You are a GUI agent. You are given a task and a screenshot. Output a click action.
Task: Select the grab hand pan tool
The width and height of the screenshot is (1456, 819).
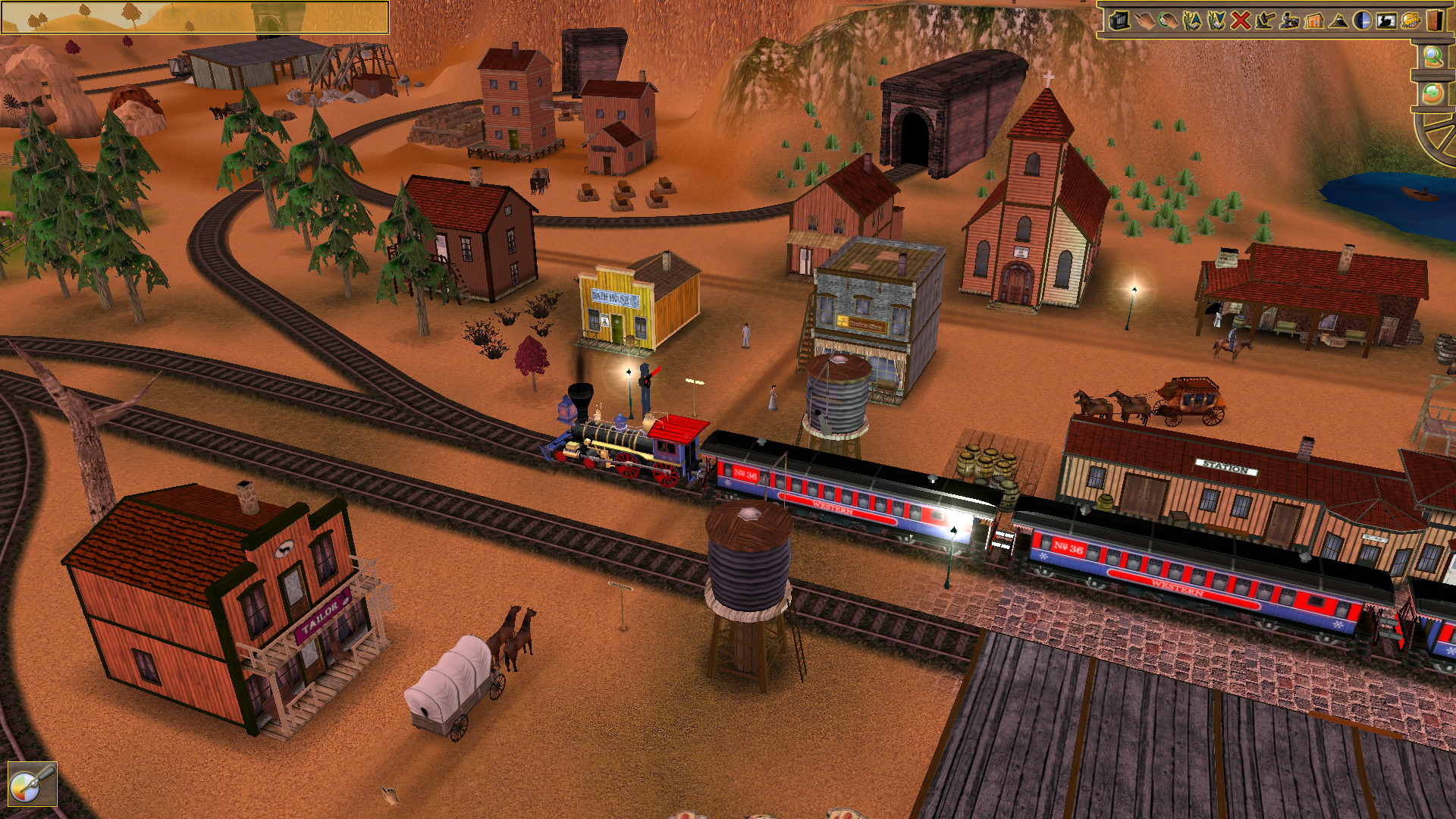pos(1169,21)
